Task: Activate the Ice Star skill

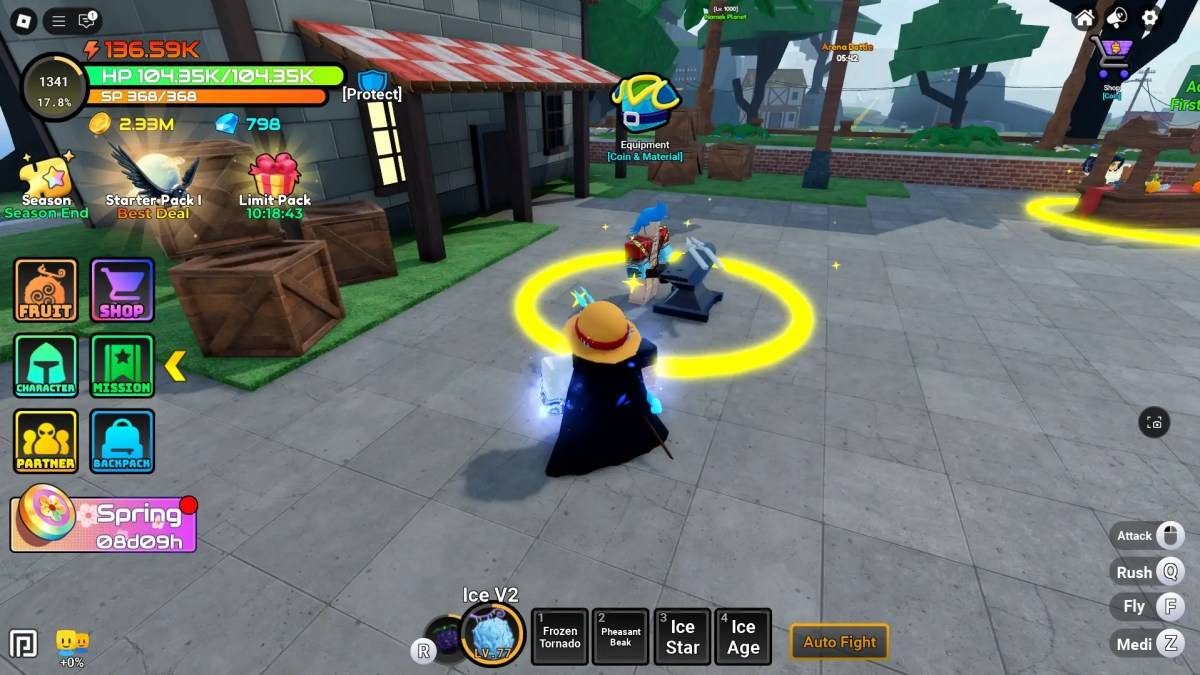Action: pyautogui.click(x=682, y=636)
